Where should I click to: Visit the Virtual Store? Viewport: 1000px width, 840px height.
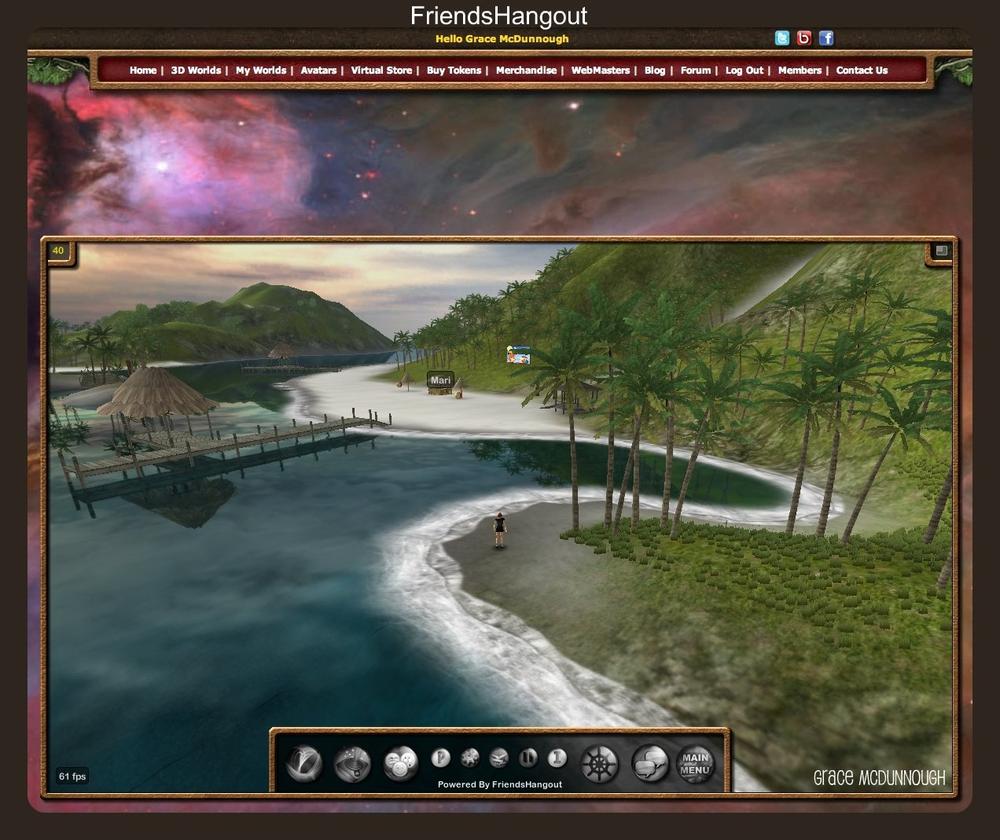pos(381,71)
